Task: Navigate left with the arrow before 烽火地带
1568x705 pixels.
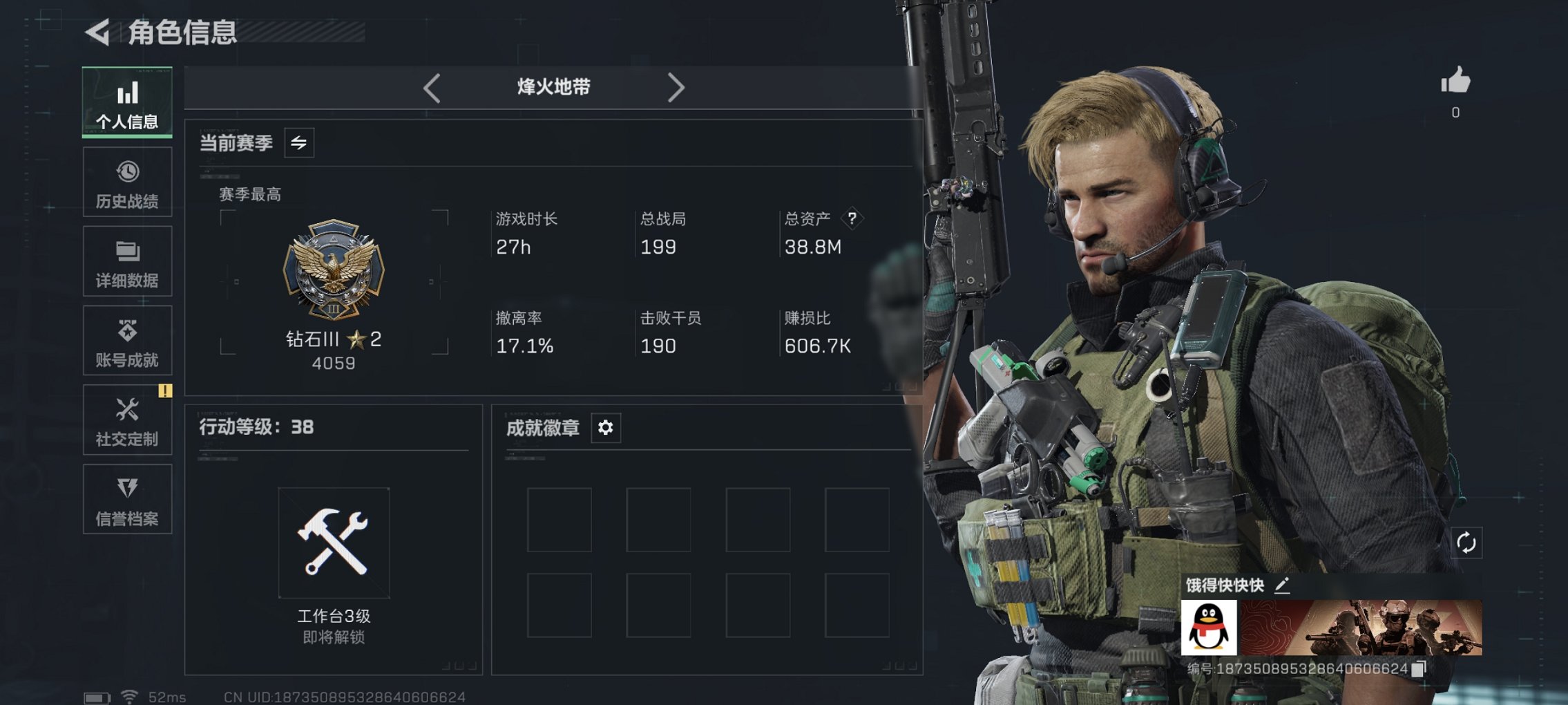Action: [x=431, y=87]
